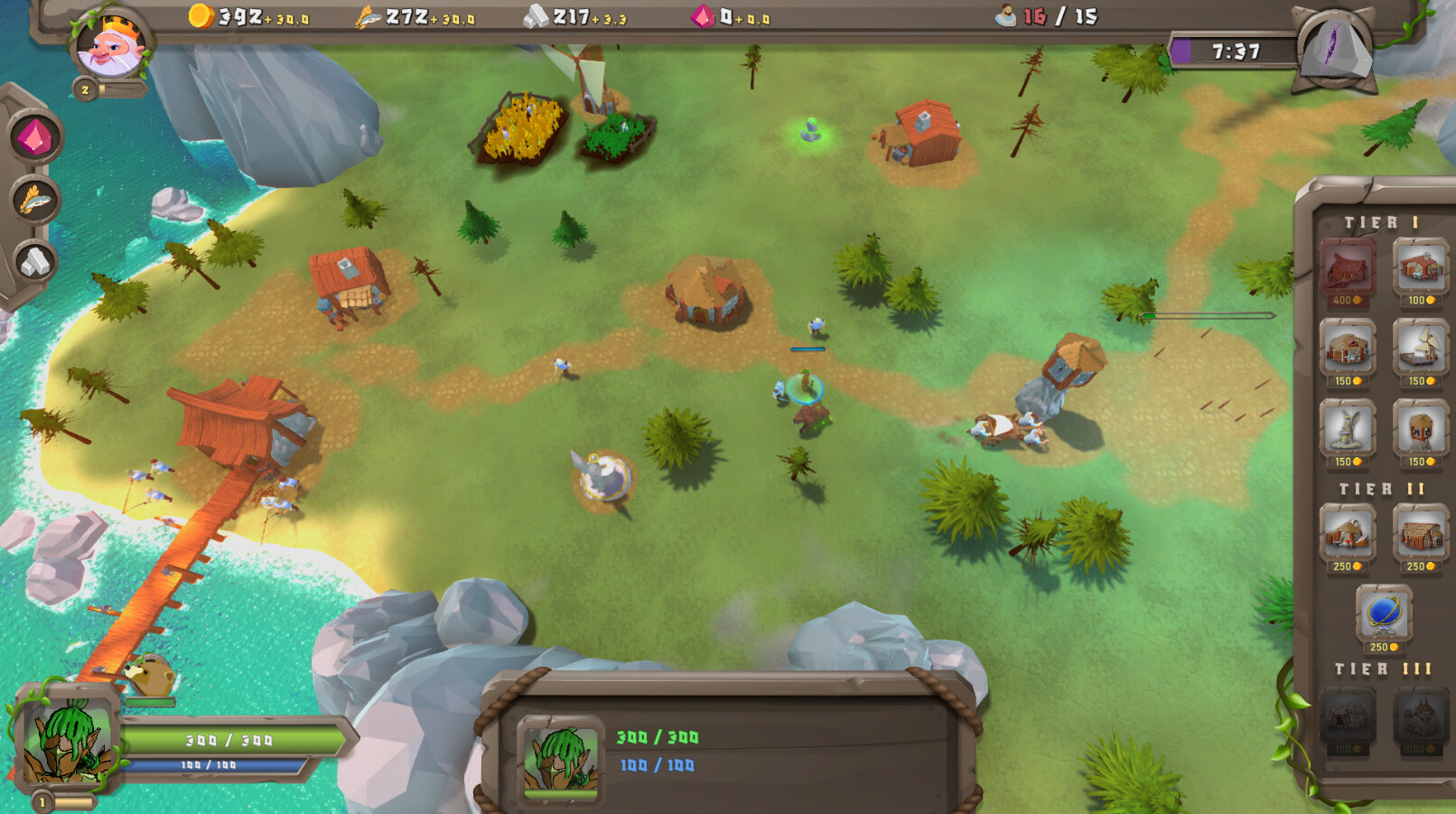Select the angel statue building in Tier I
The image size is (1456, 814).
(1347, 426)
